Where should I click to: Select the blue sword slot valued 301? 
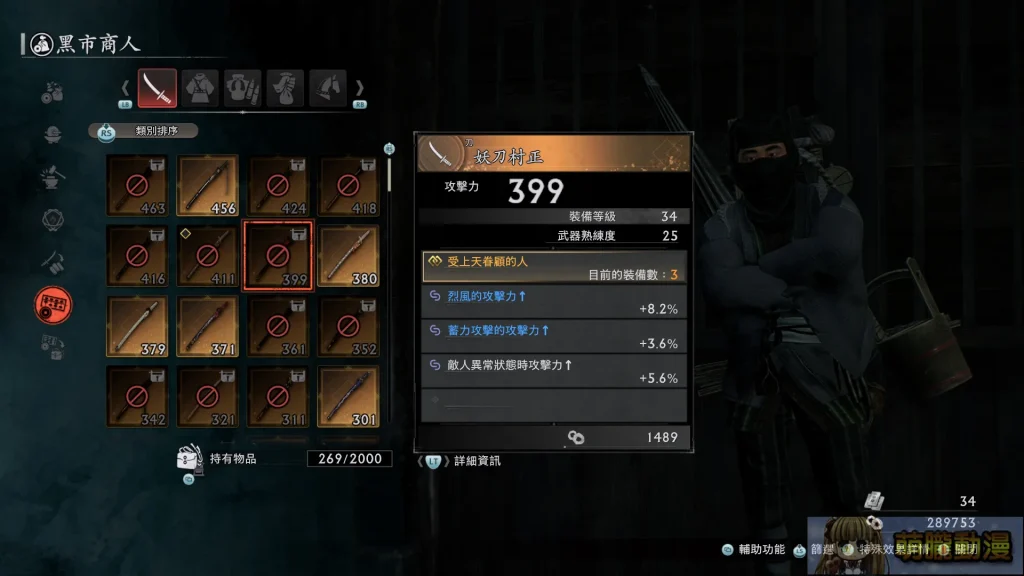coord(348,397)
